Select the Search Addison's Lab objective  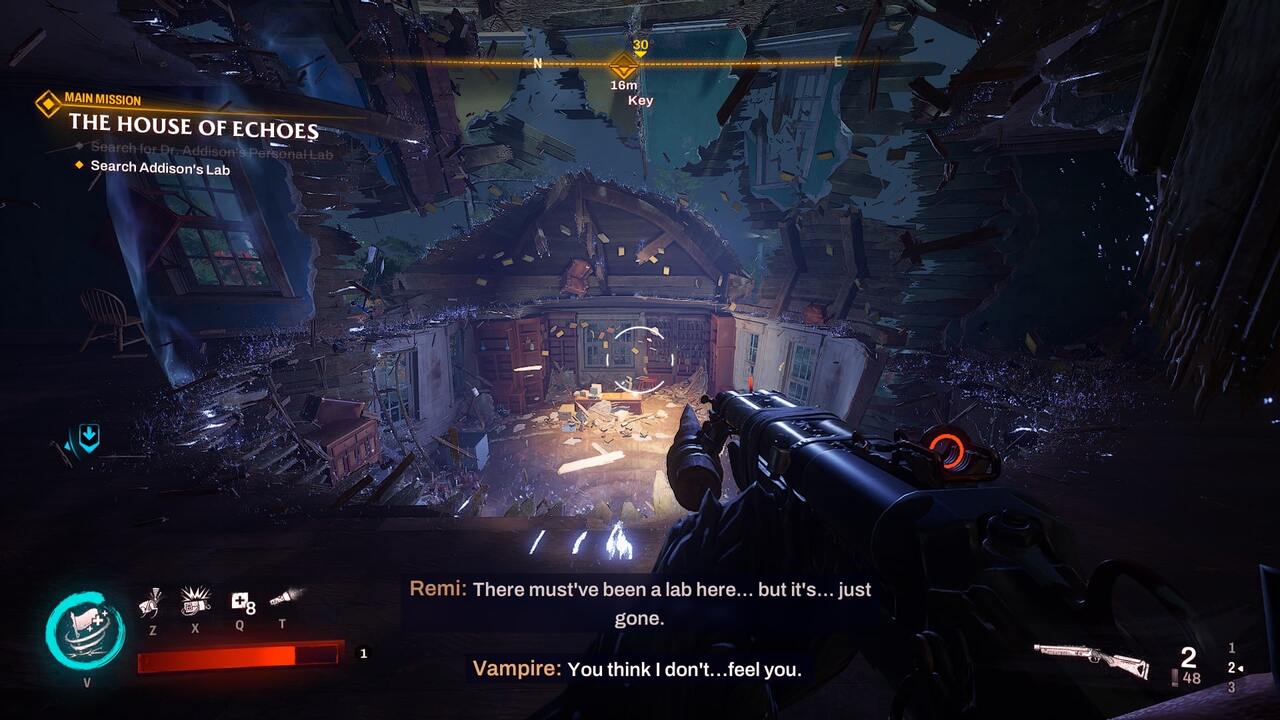[x=160, y=168]
